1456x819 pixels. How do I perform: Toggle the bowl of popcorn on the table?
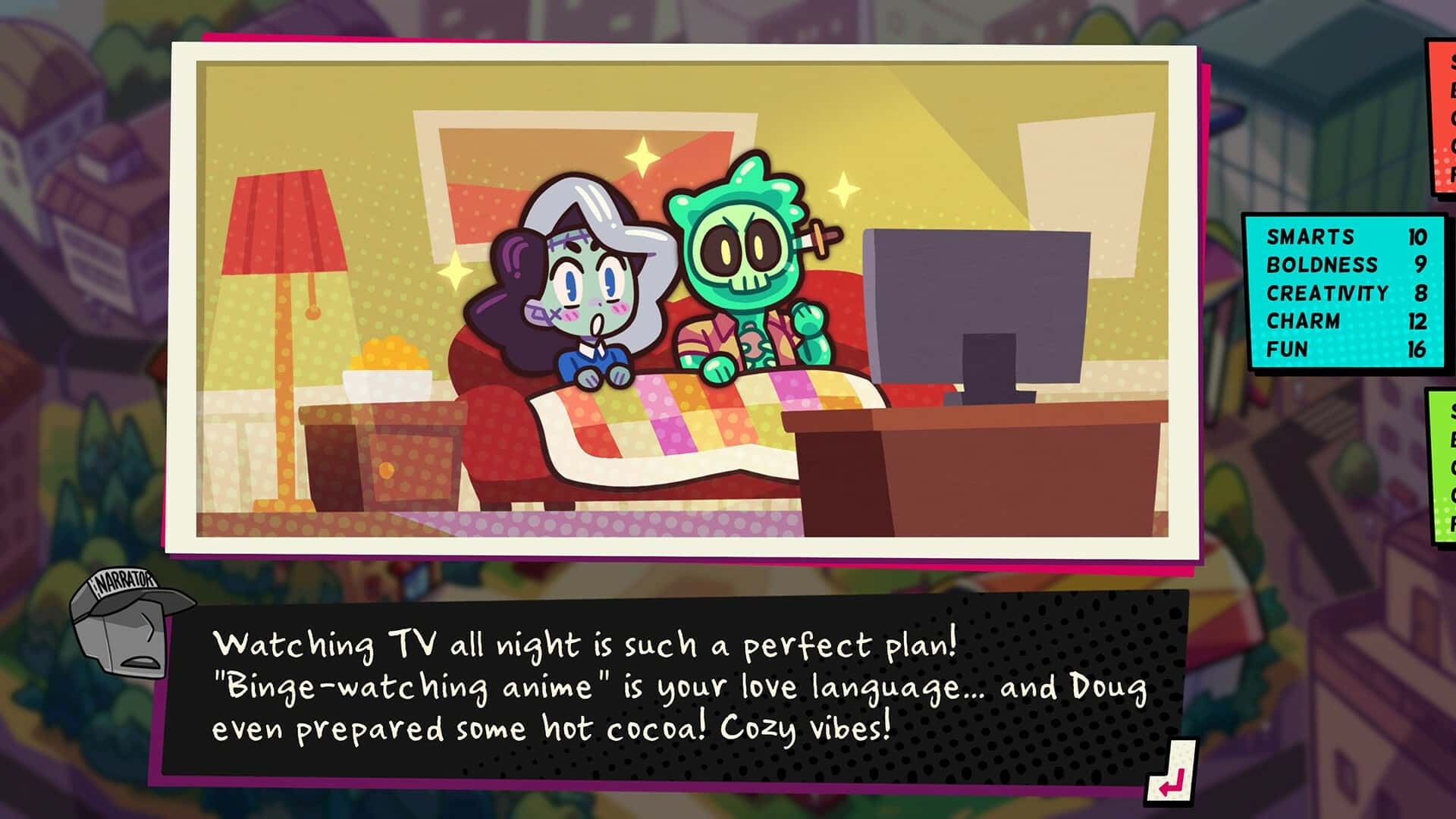387,364
